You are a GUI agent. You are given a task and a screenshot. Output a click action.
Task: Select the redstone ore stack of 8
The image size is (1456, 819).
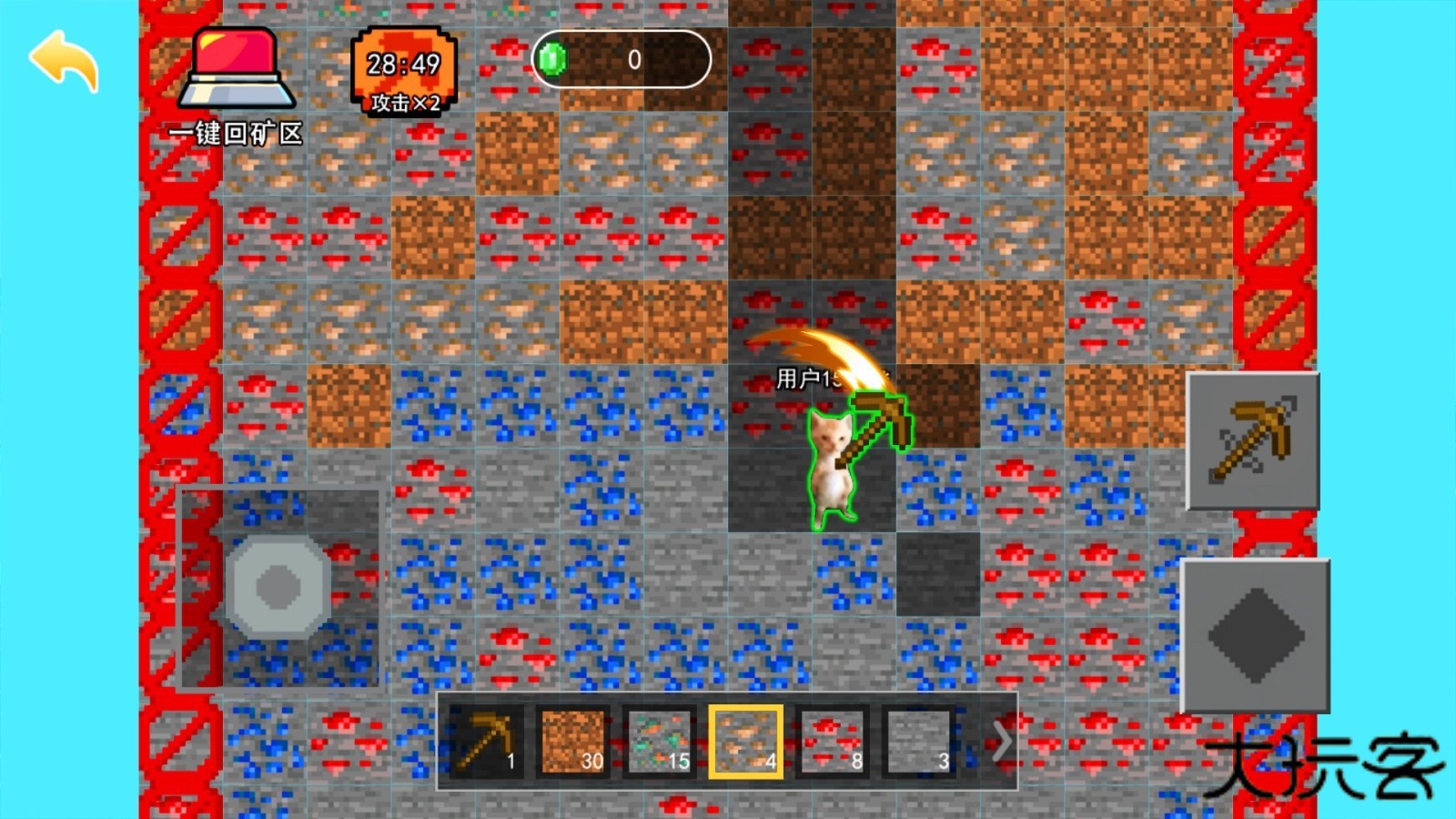pyautogui.click(x=832, y=742)
